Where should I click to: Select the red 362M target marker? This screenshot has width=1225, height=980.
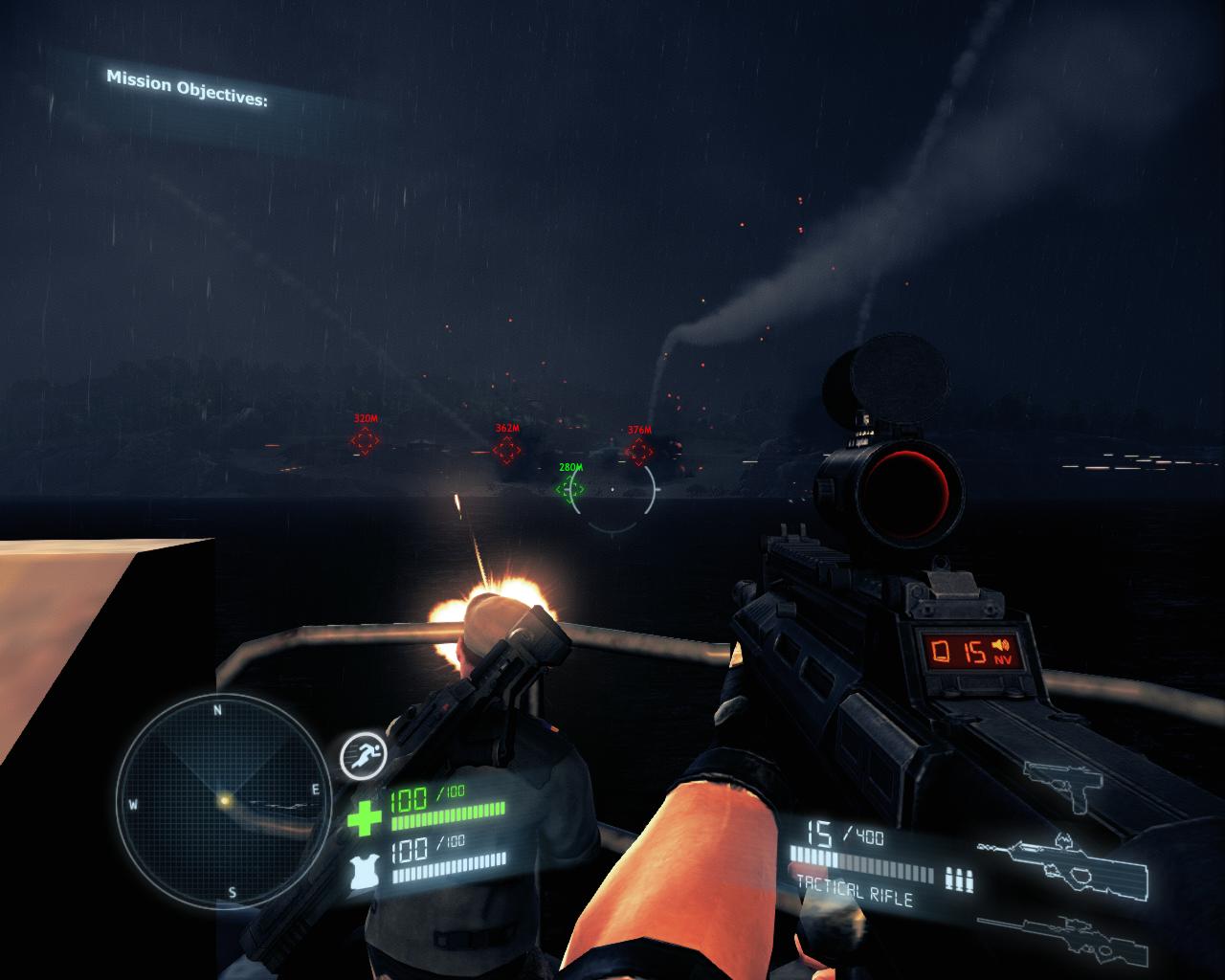click(507, 449)
